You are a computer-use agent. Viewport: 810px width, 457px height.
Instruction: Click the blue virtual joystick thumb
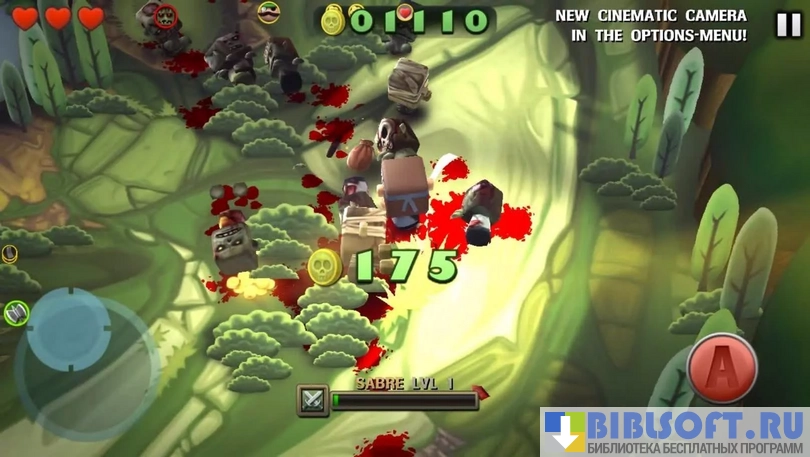tap(69, 328)
